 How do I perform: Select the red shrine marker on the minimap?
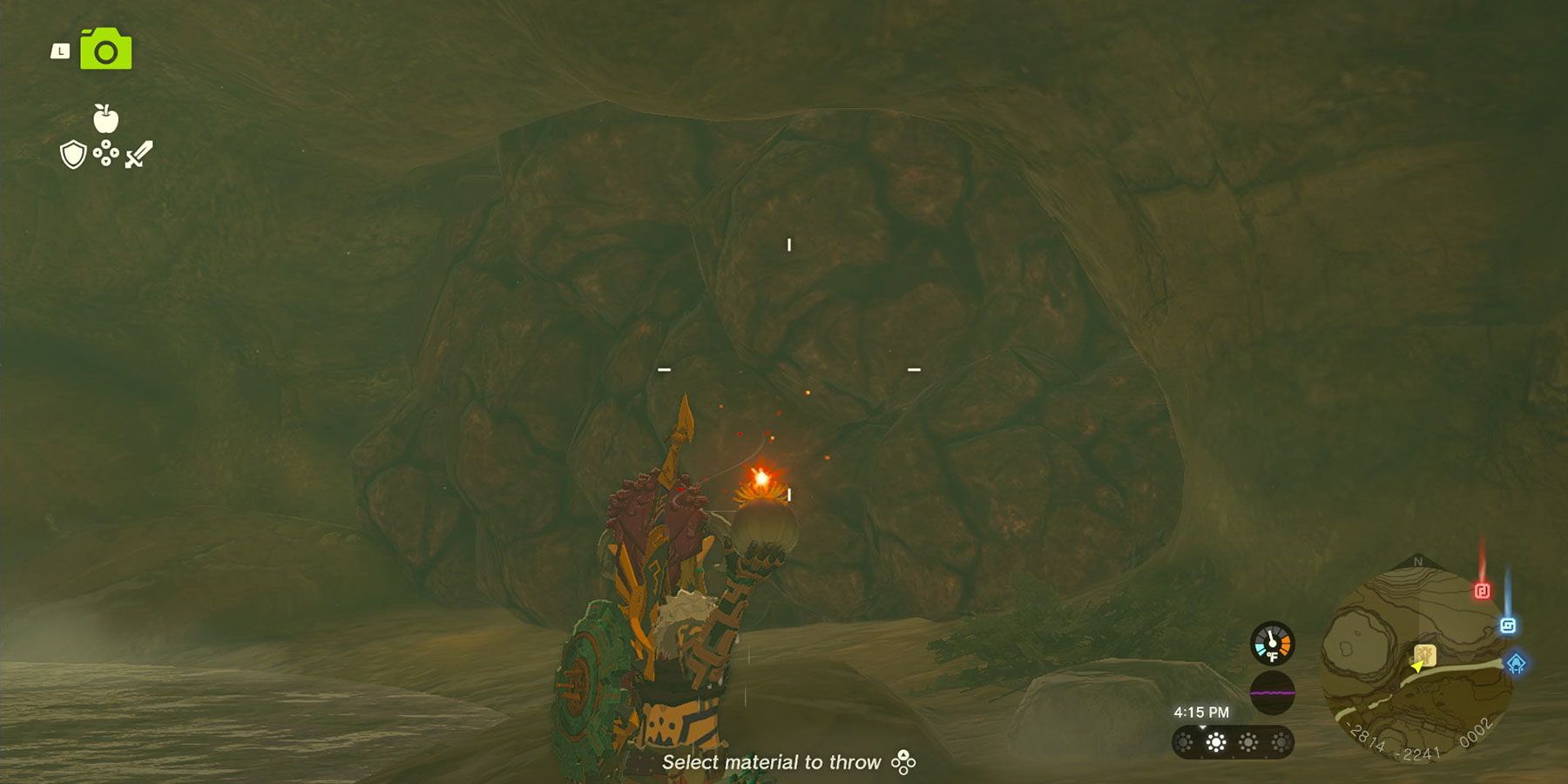point(1483,589)
